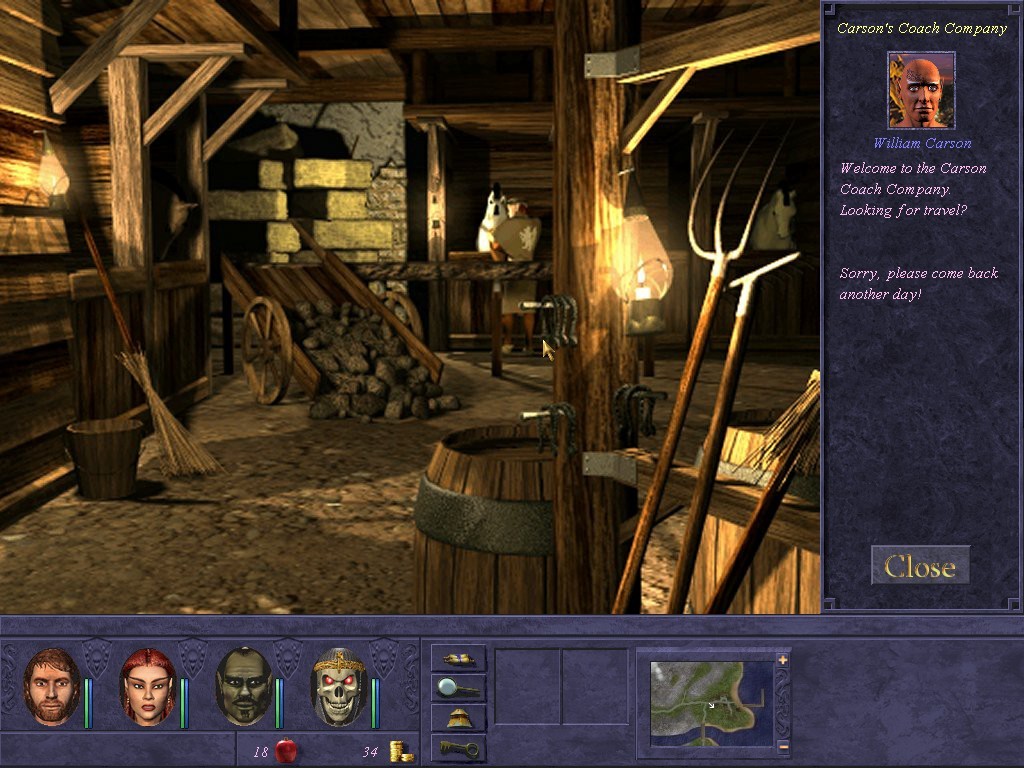Choose the bald dark-skinned party member portrait

click(x=244, y=687)
